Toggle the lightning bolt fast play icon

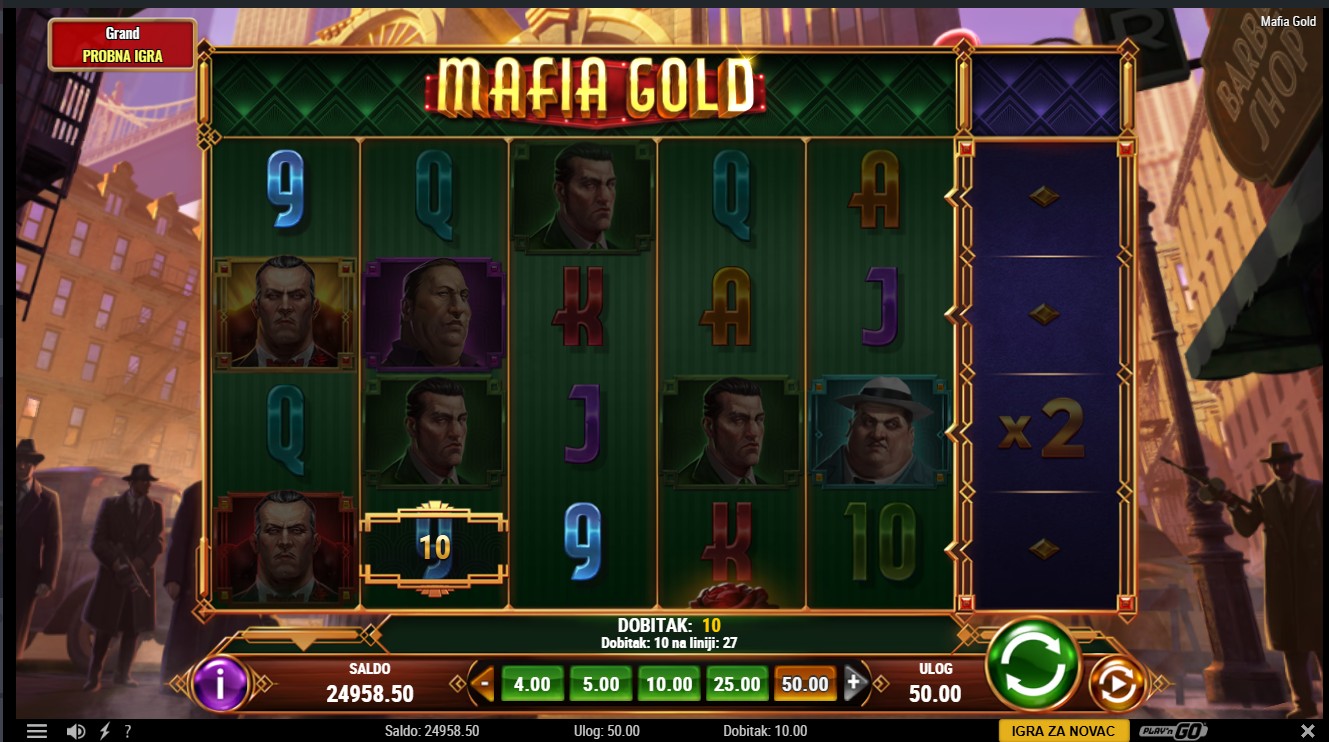[104, 731]
